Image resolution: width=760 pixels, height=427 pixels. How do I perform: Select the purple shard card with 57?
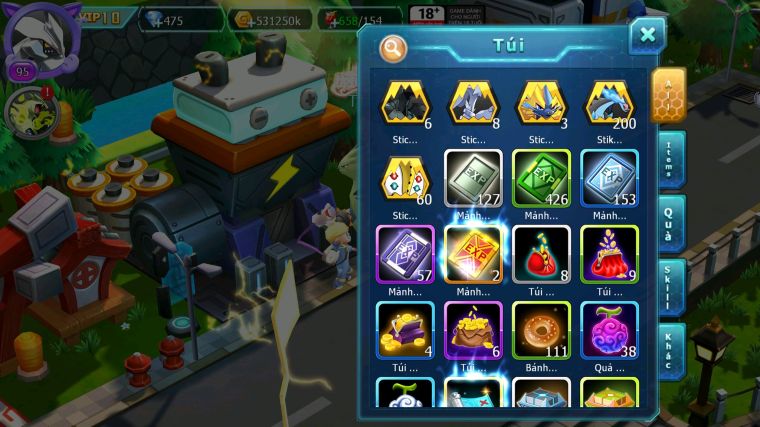click(x=405, y=254)
